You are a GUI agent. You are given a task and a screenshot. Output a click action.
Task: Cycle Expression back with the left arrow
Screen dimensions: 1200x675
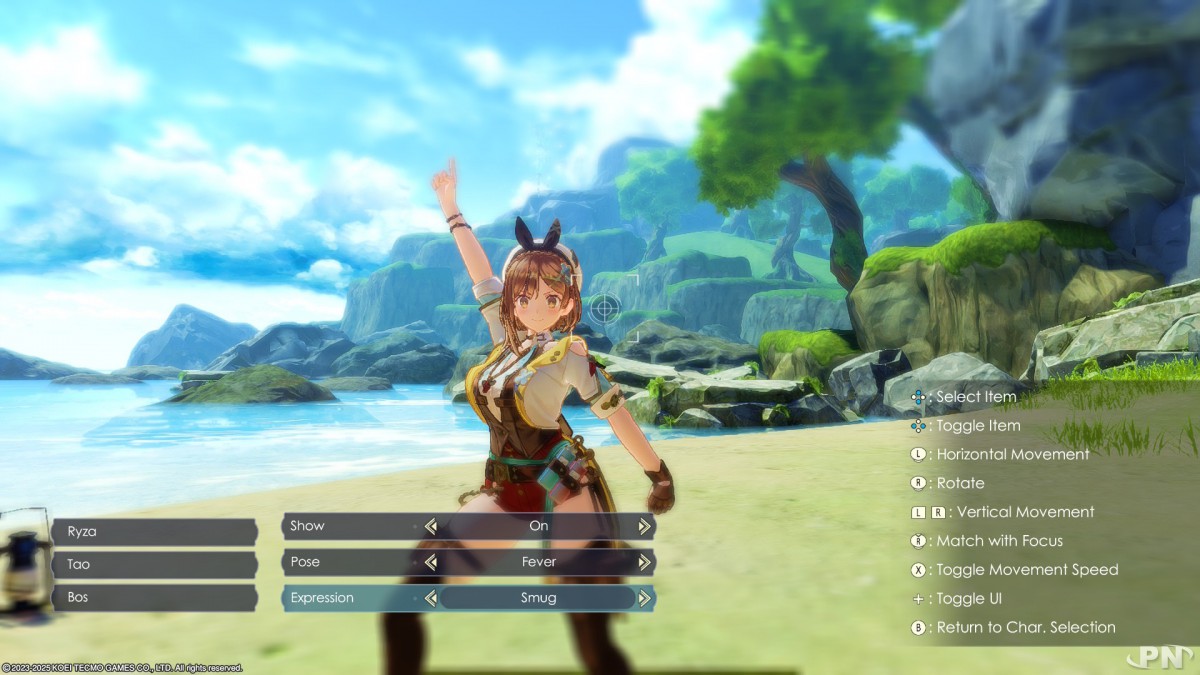431,598
